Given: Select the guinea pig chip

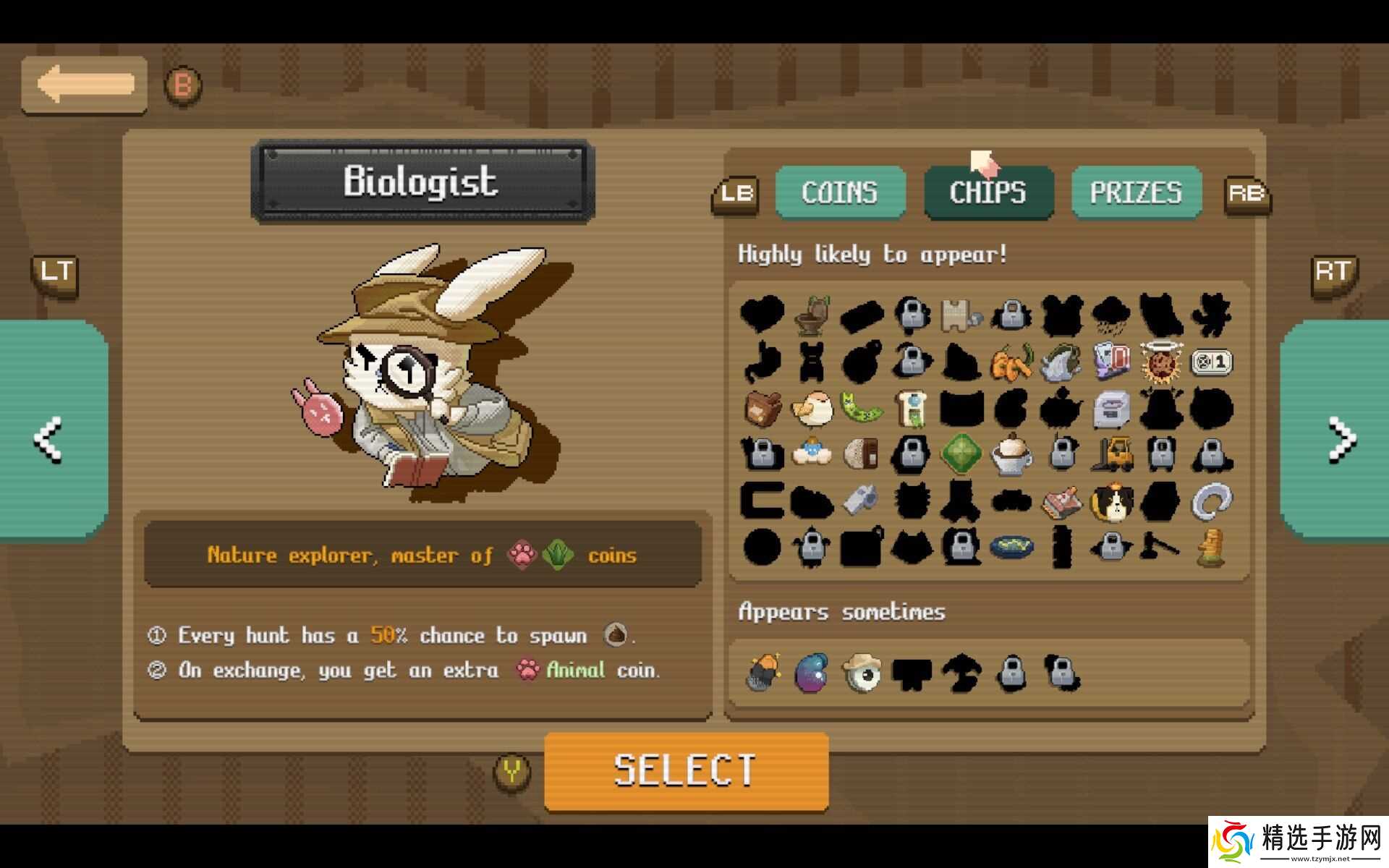Looking at the screenshot, I should pos(1112,501).
